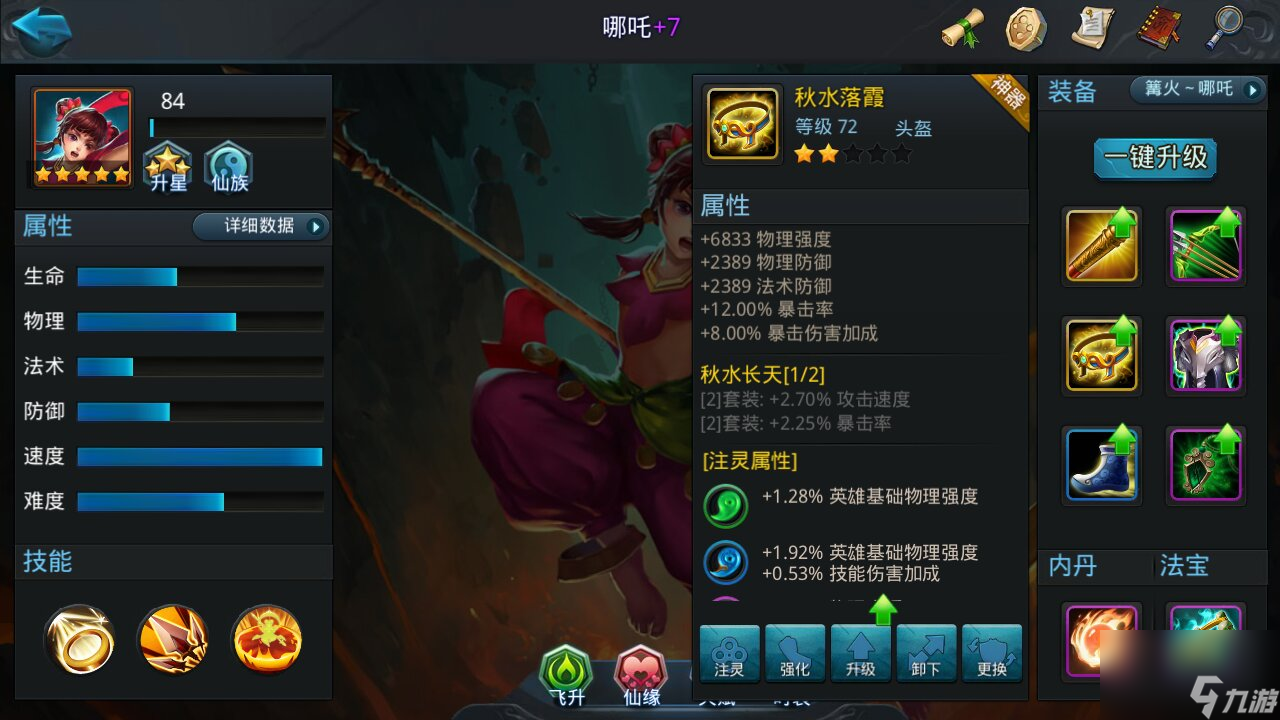
Task: Open the magnifying glass search
Action: [1224, 28]
